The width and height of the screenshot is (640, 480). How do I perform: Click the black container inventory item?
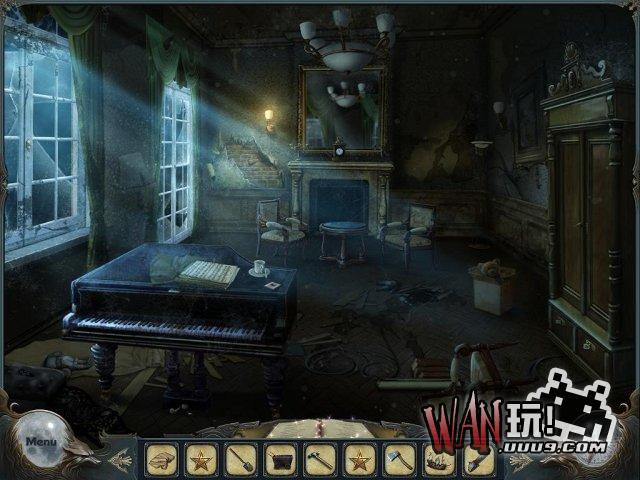pos(279,459)
